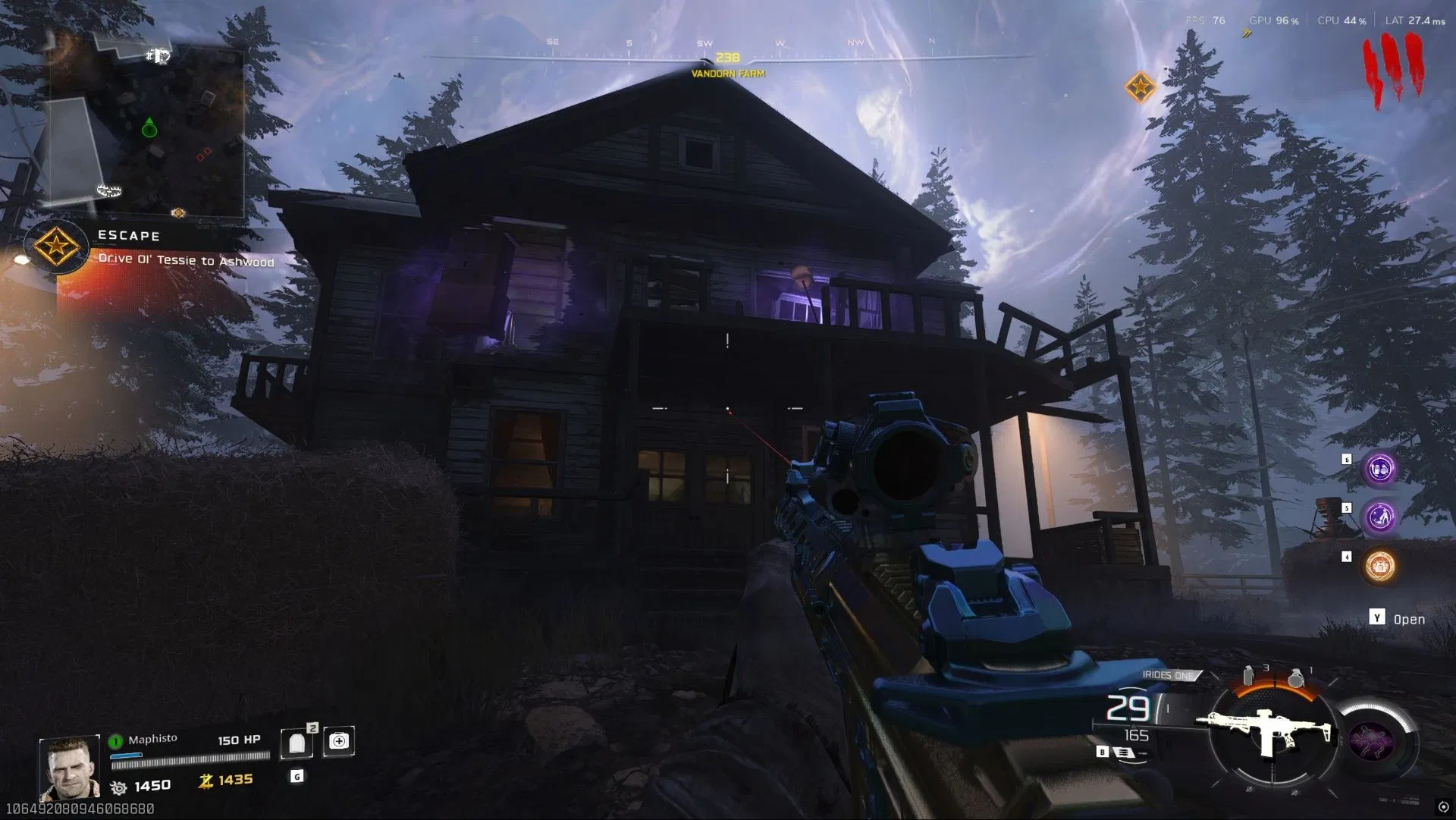
Task: Click the objective star marker on the compass
Action: point(1139,87)
